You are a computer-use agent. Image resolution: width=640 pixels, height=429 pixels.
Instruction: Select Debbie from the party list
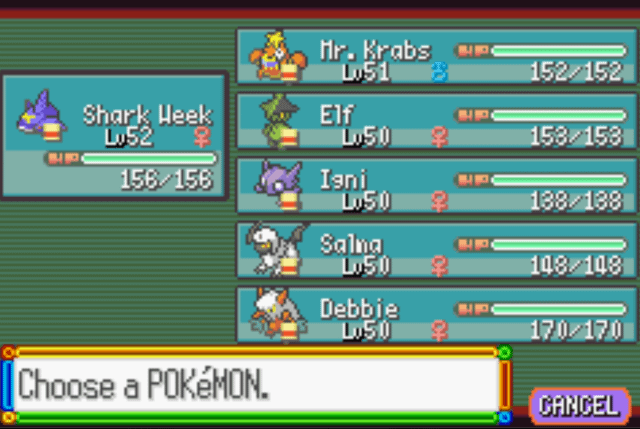point(434,315)
